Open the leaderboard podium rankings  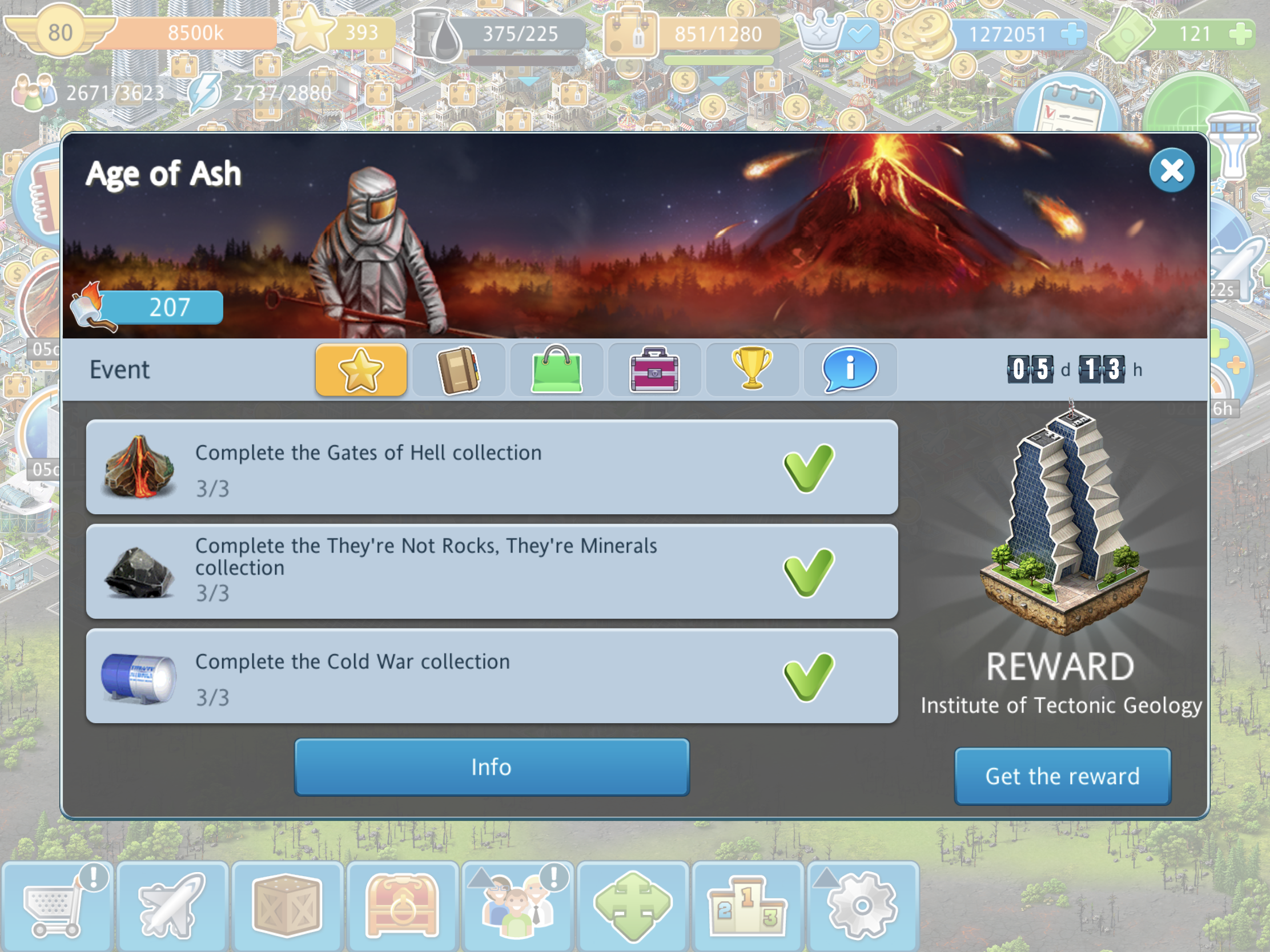747,907
